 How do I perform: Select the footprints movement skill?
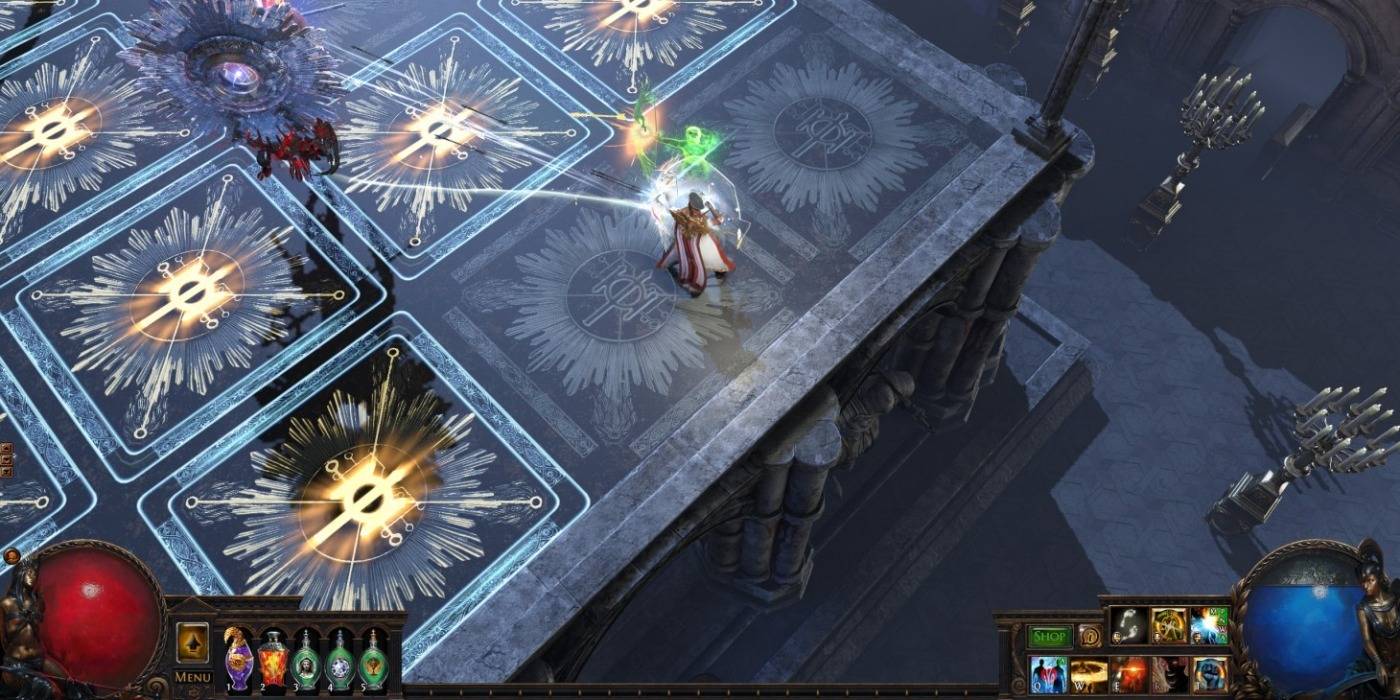(1128, 626)
